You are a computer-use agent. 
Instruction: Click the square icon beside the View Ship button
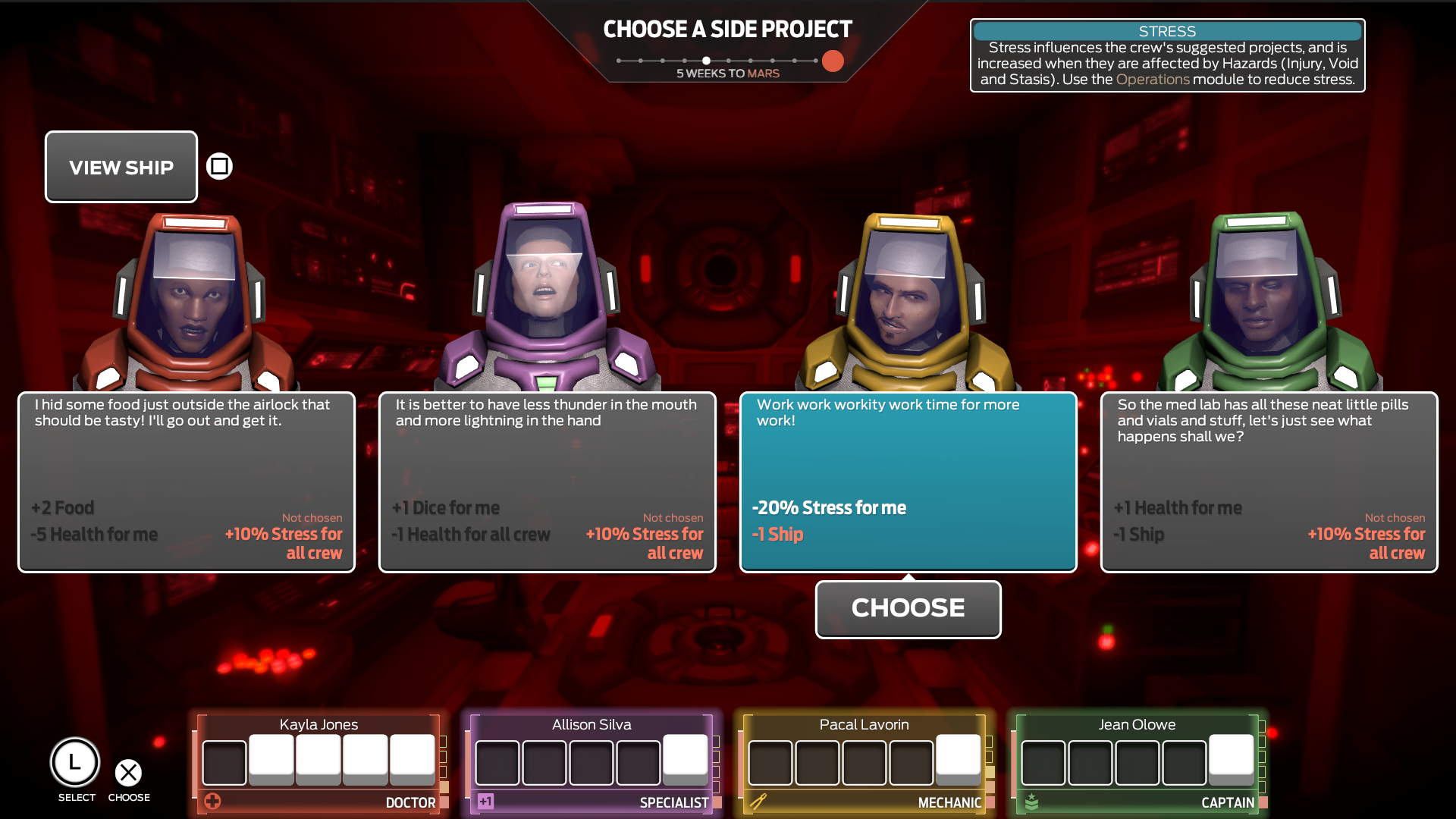pos(218,166)
